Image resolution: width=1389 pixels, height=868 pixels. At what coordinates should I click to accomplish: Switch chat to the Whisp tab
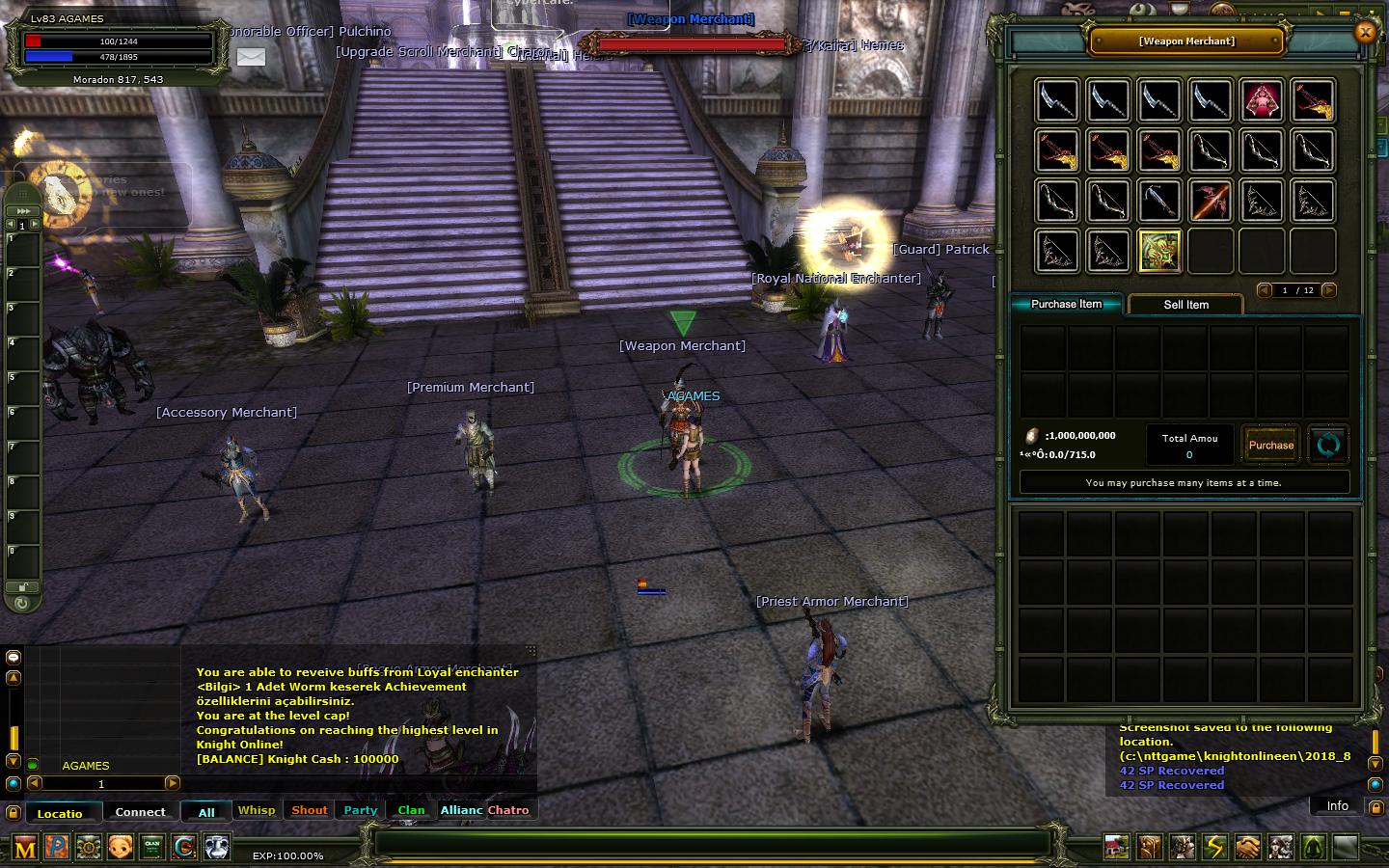pos(257,810)
